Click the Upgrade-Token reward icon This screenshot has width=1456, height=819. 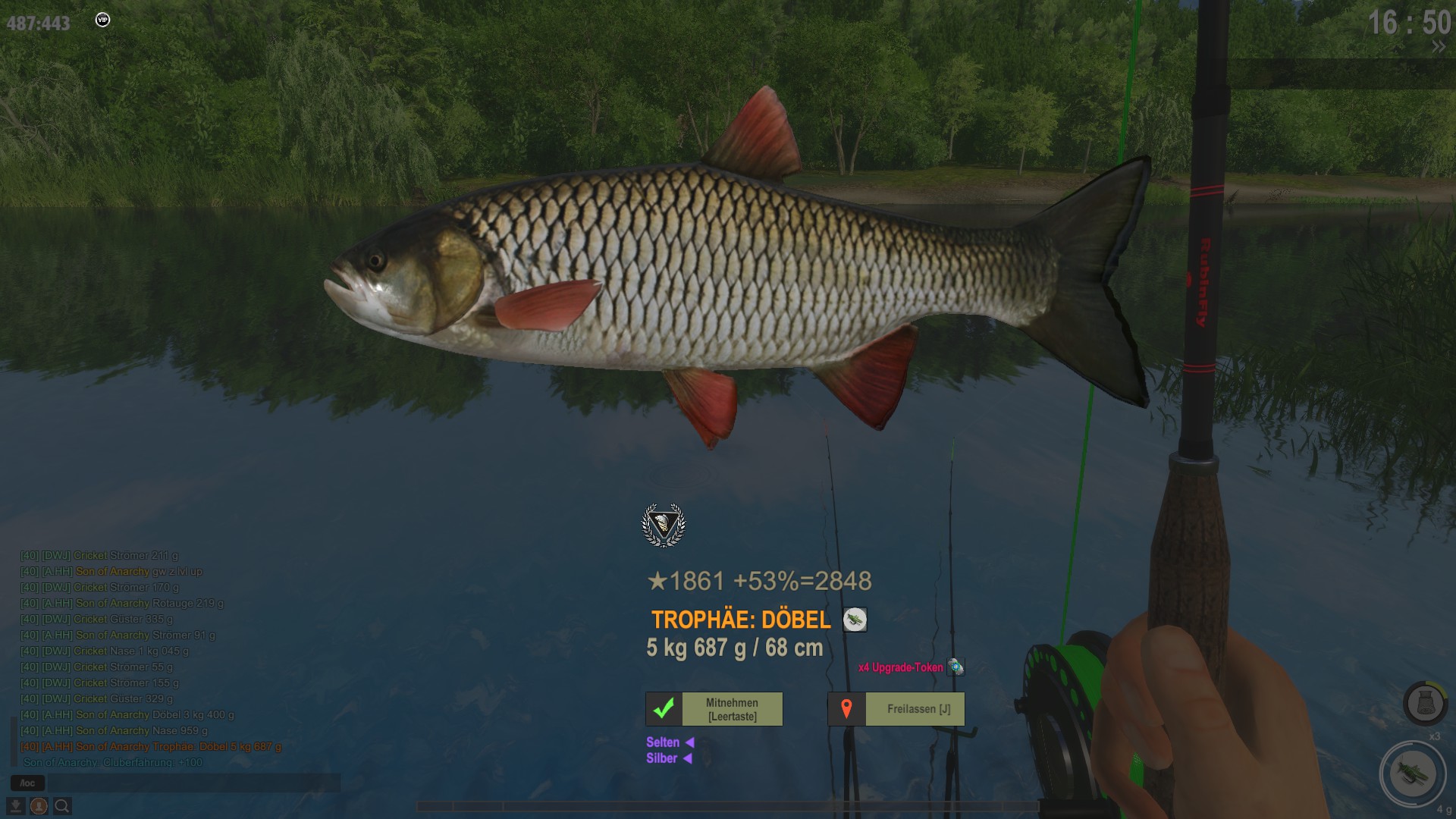tap(955, 667)
